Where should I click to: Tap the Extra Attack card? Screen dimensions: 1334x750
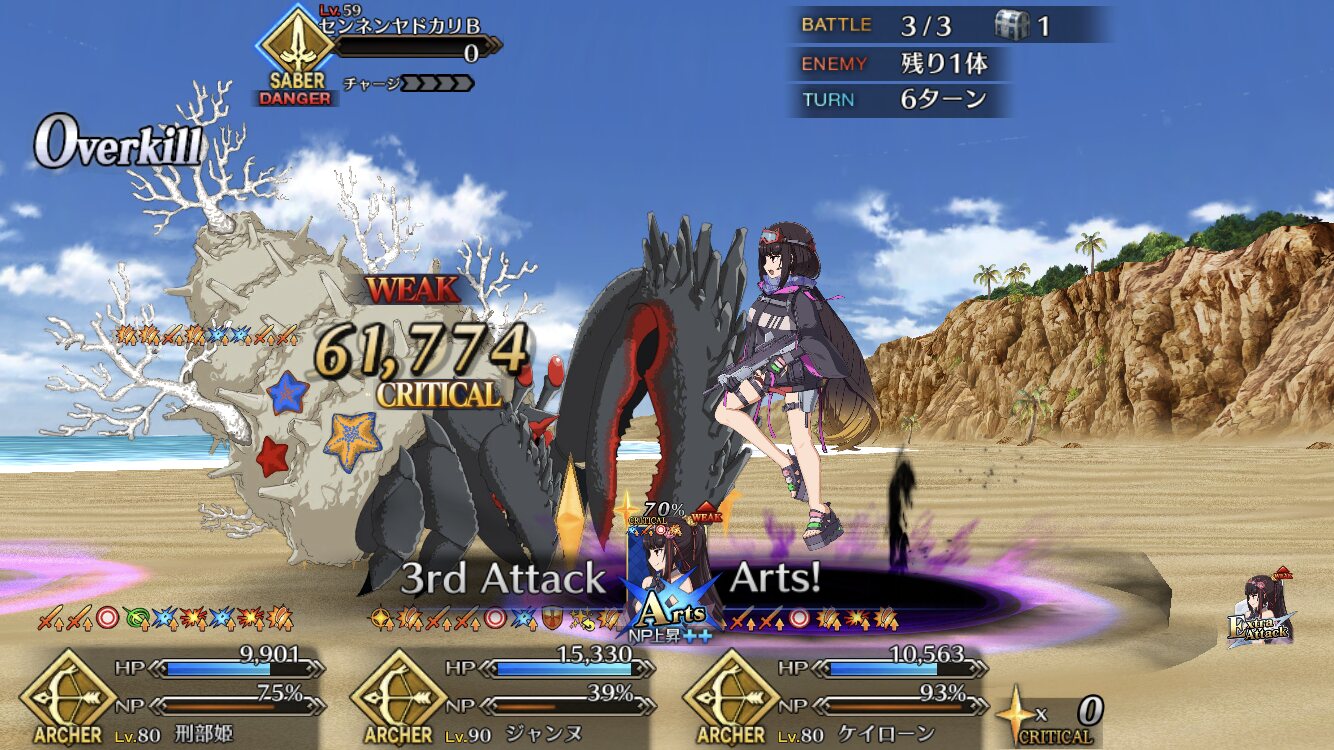pyautogui.click(x=1262, y=612)
